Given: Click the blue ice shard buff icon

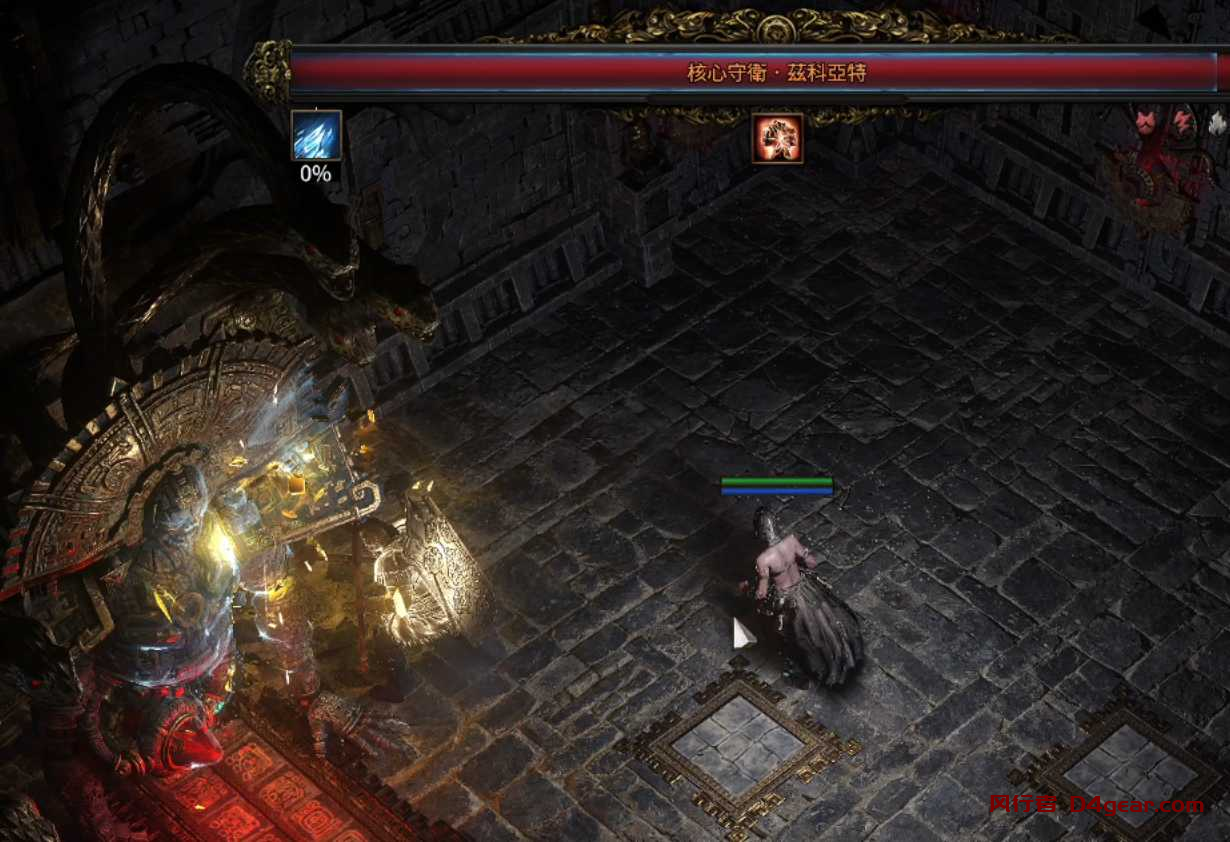Looking at the screenshot, I should click(316, 136).
